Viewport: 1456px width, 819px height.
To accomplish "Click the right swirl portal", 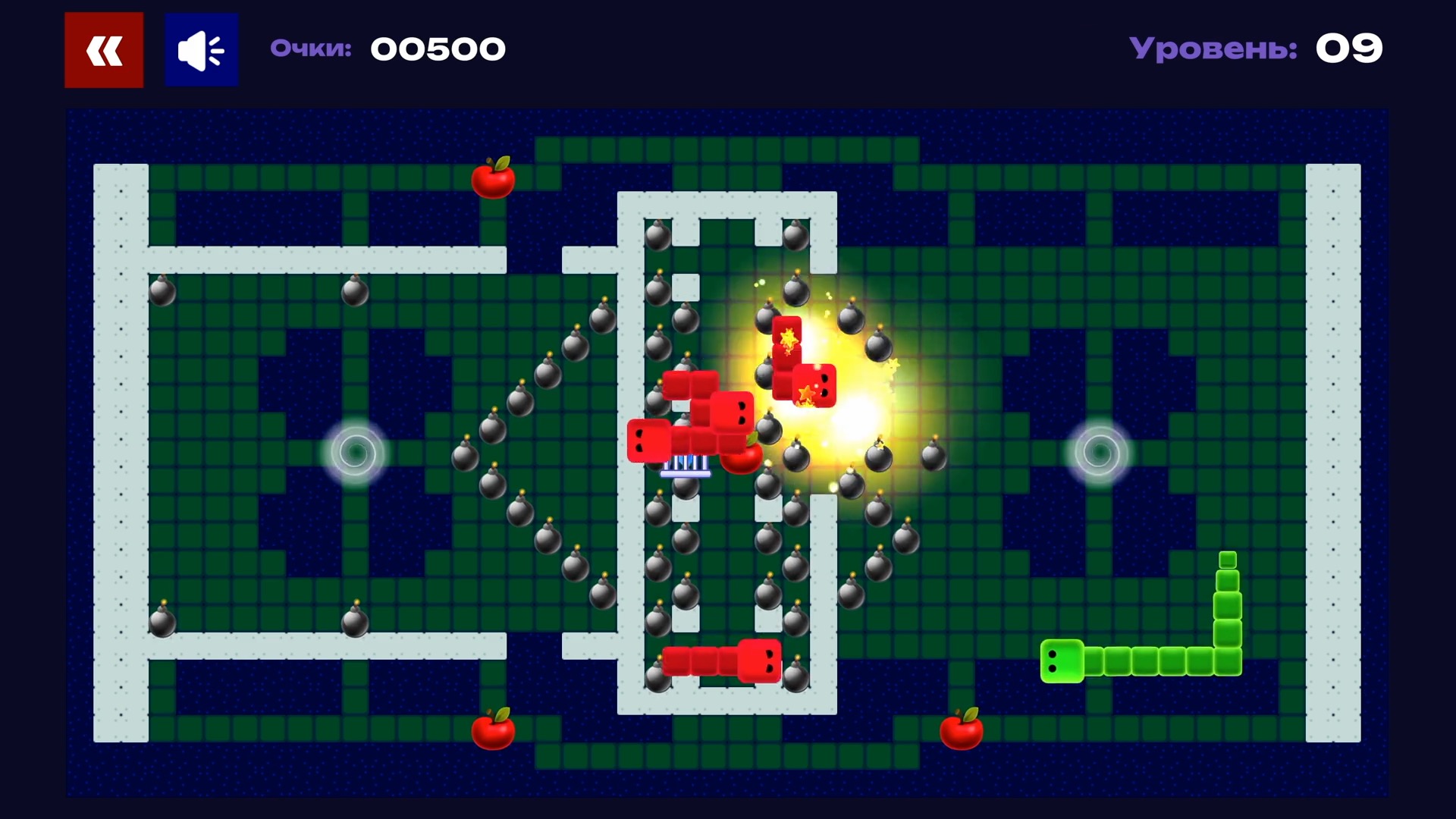I will point(1099,451).
